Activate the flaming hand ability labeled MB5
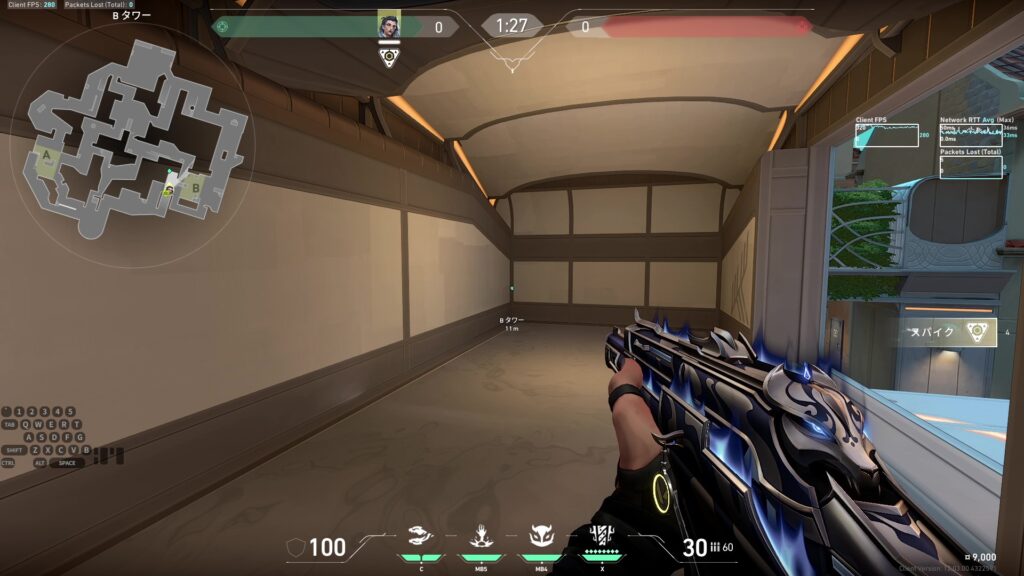The height and width of the screenshot is (576, 1024). click(481, 536)
